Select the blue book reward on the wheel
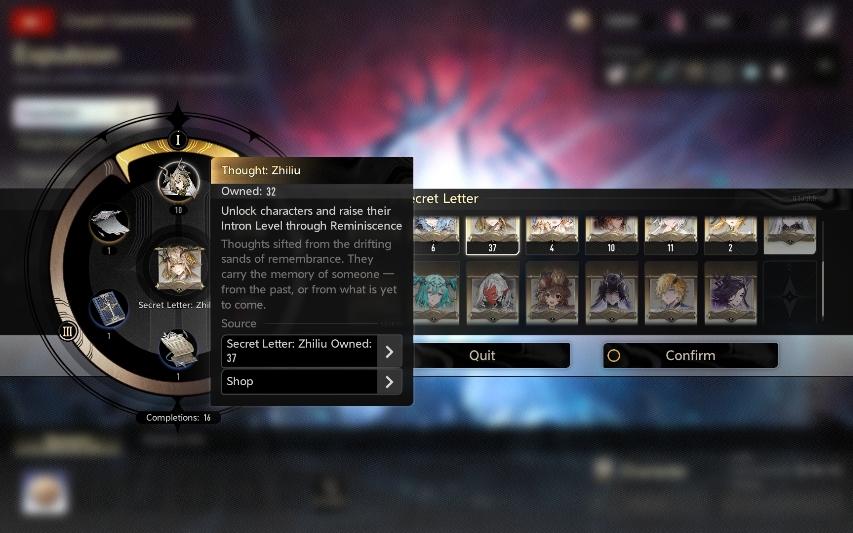This screenshot has height=533, width=853. click(x=108, y=310)
